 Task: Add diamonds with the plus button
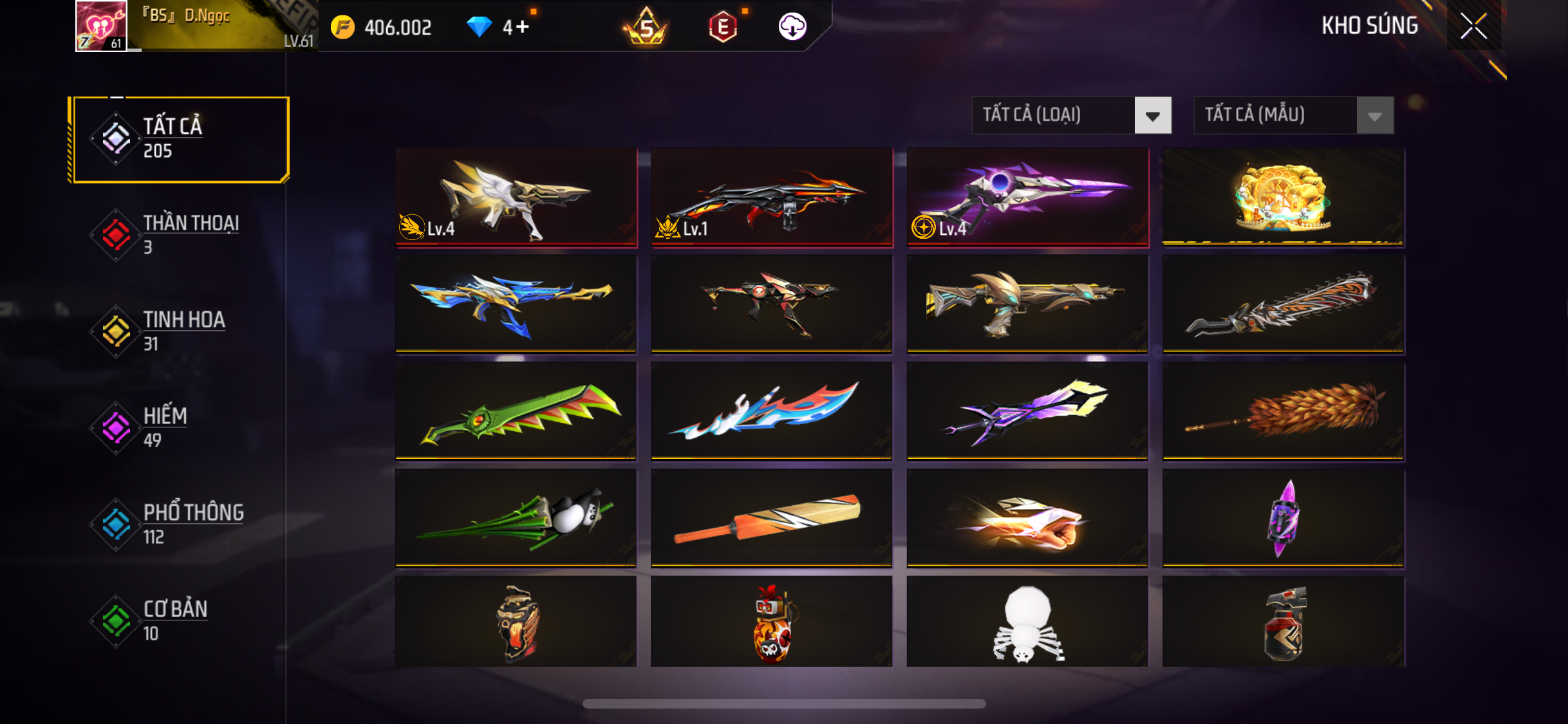coord(522,27)
